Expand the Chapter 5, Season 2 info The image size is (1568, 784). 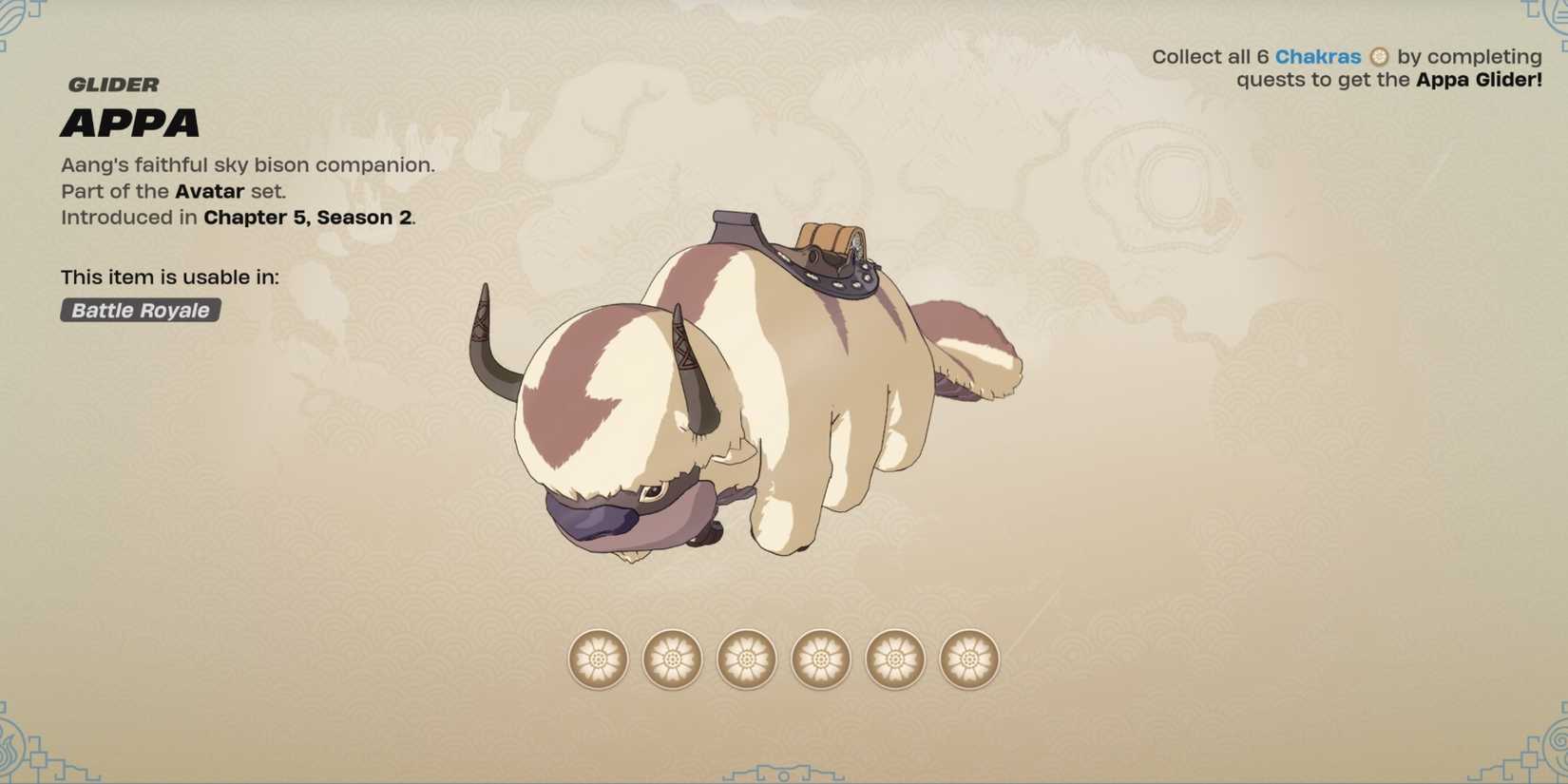308,217
